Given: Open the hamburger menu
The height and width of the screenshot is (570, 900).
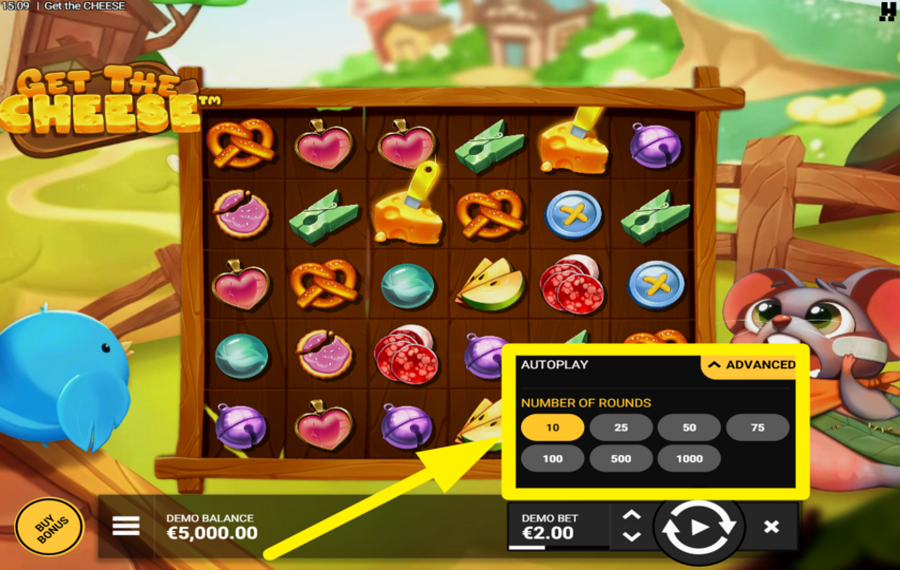Looking at the screenshot, I should click(126, 526).
